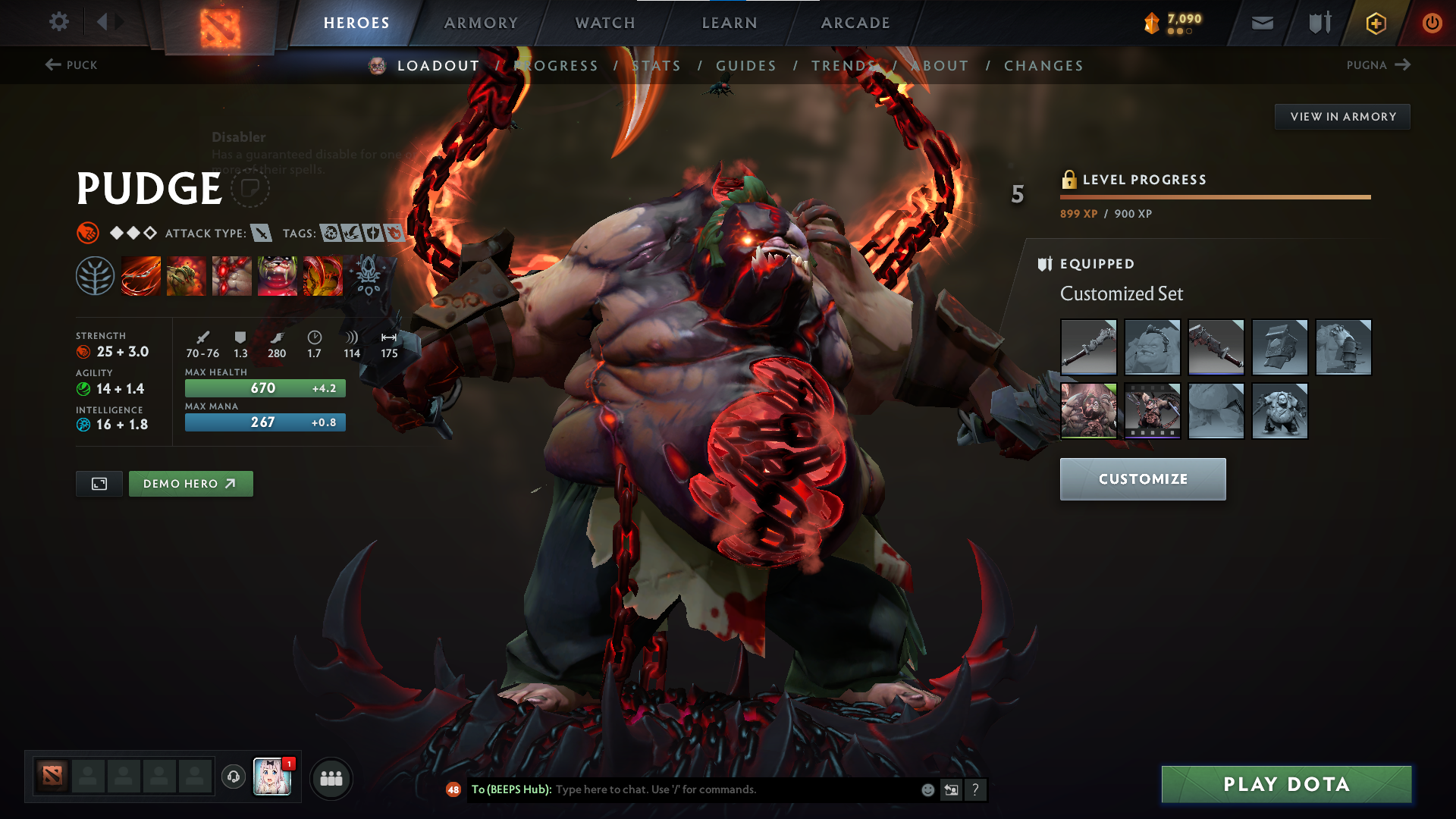This screenshot has height=819, width=1456.
Task: Open Dota Plus with the gold plus icon
Action: (1376, 23)
